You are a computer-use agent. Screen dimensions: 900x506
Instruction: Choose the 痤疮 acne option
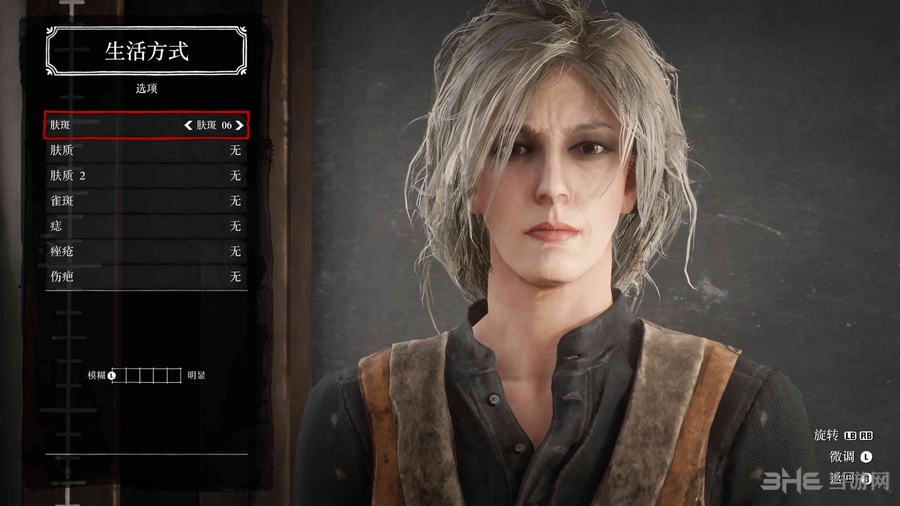pyautogui.click(x=146, y=251)
